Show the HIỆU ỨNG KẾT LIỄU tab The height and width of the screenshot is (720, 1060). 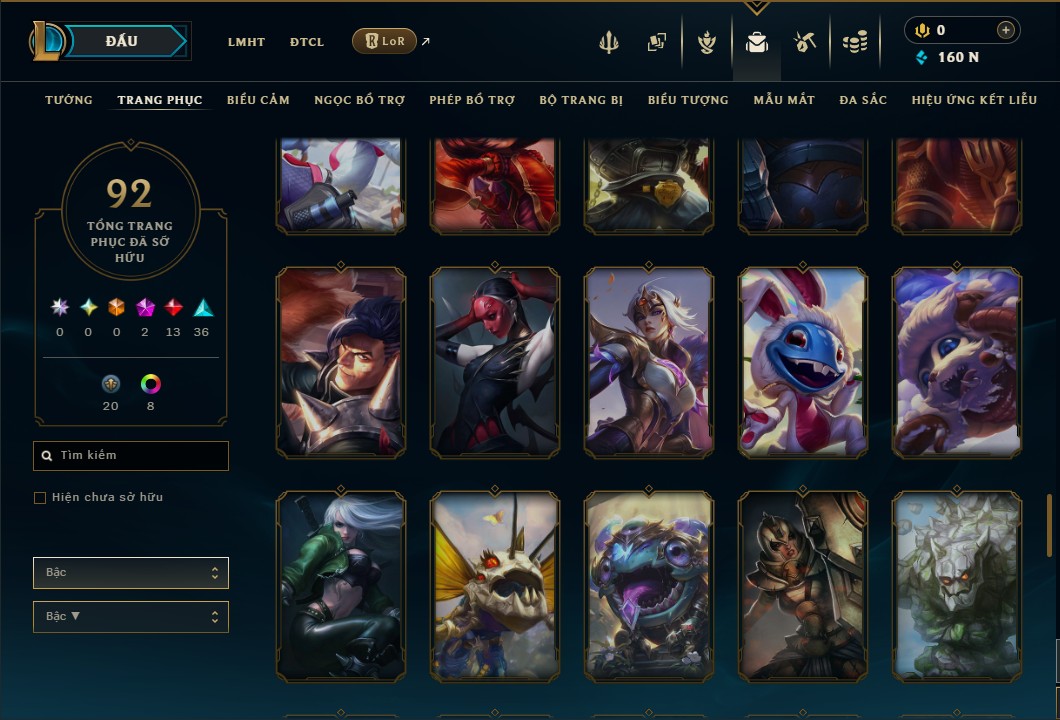tap(974, 100)
